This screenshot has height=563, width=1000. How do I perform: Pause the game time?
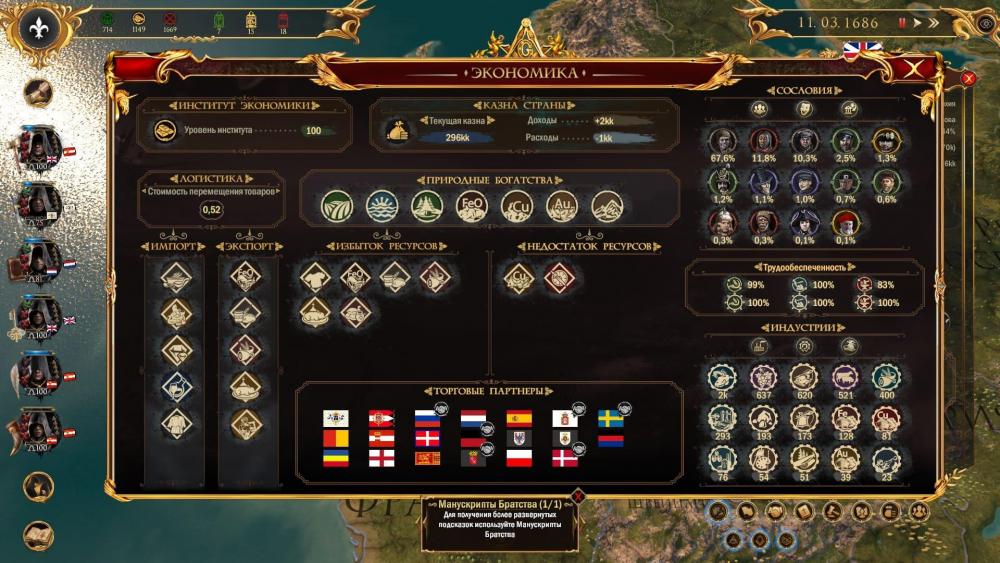(x=901, y=22)
